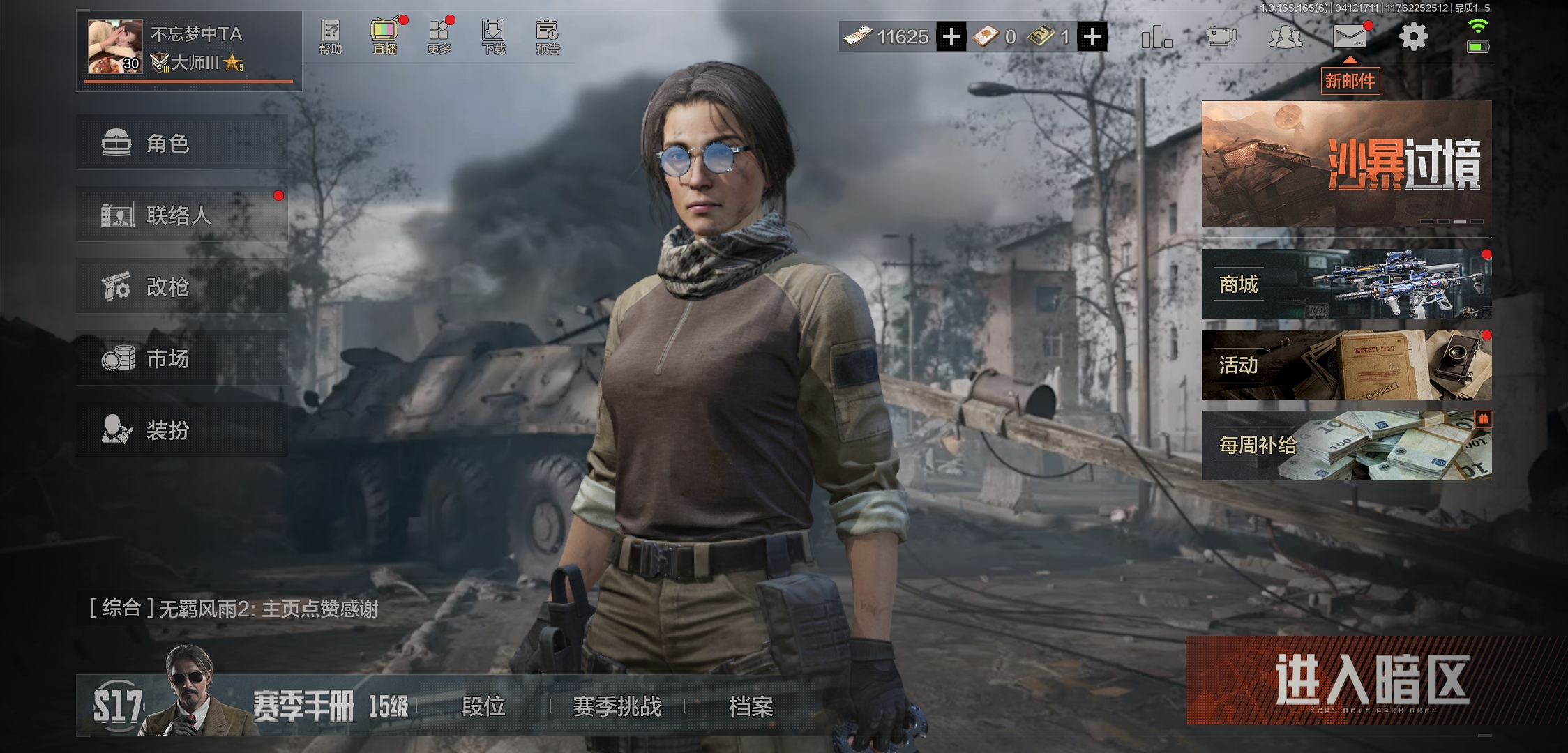Open the 帮助 help icon
Viewport: 1568px width, 753px height.
coord(330,36)
